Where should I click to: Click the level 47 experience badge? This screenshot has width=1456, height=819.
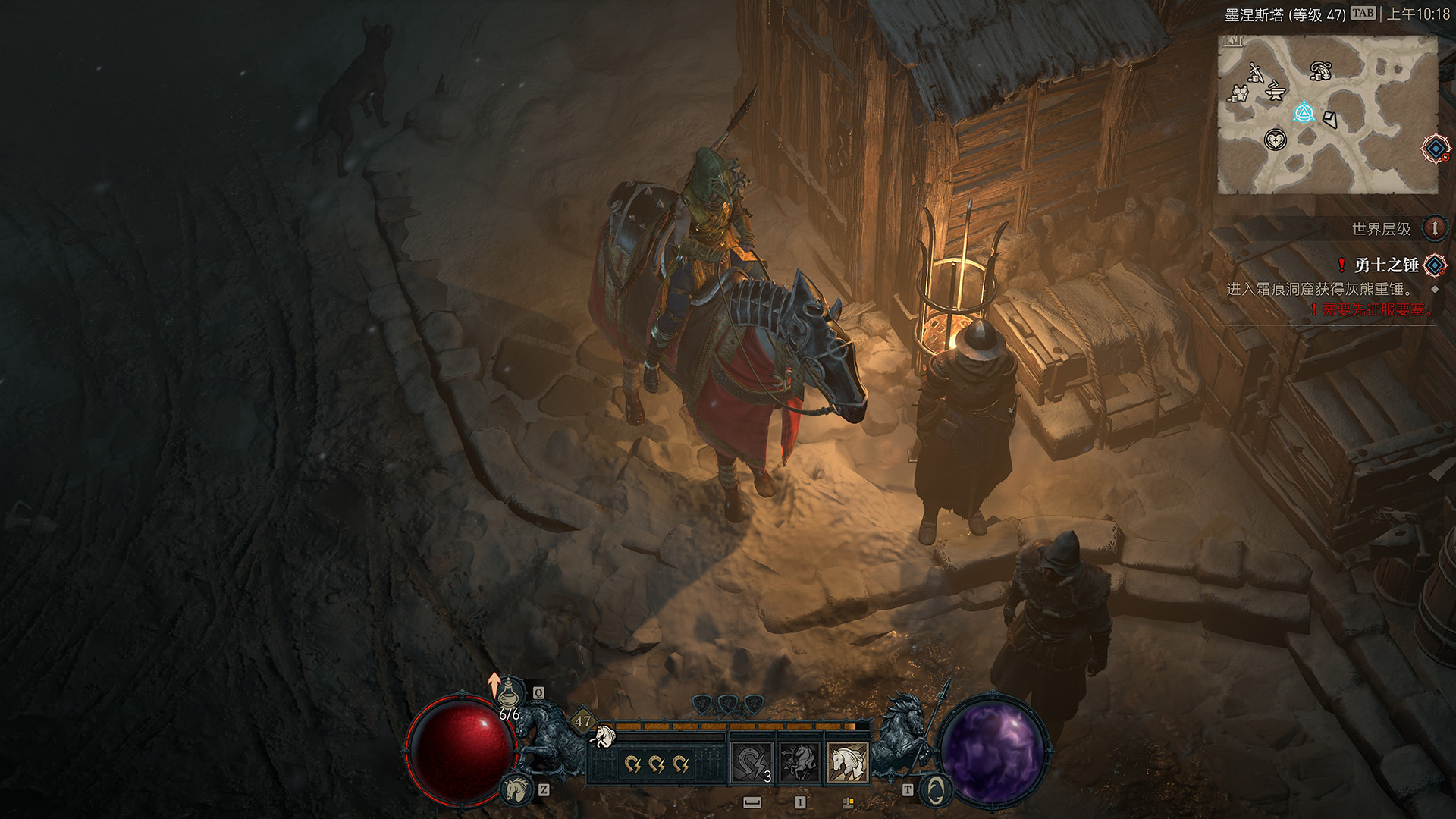[582, 721]
